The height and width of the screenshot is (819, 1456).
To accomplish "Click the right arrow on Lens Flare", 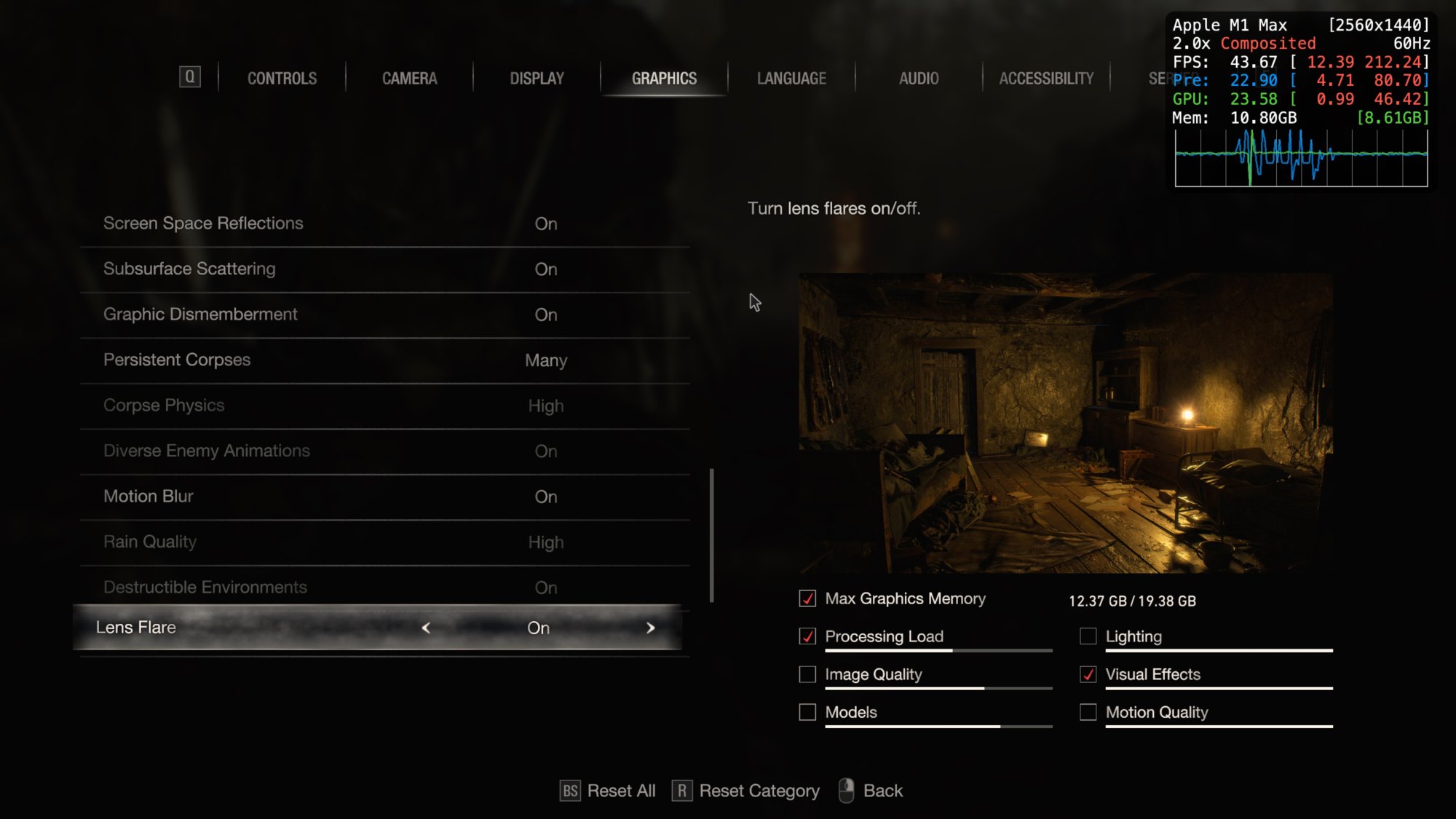I will click(x=651, y=628).
